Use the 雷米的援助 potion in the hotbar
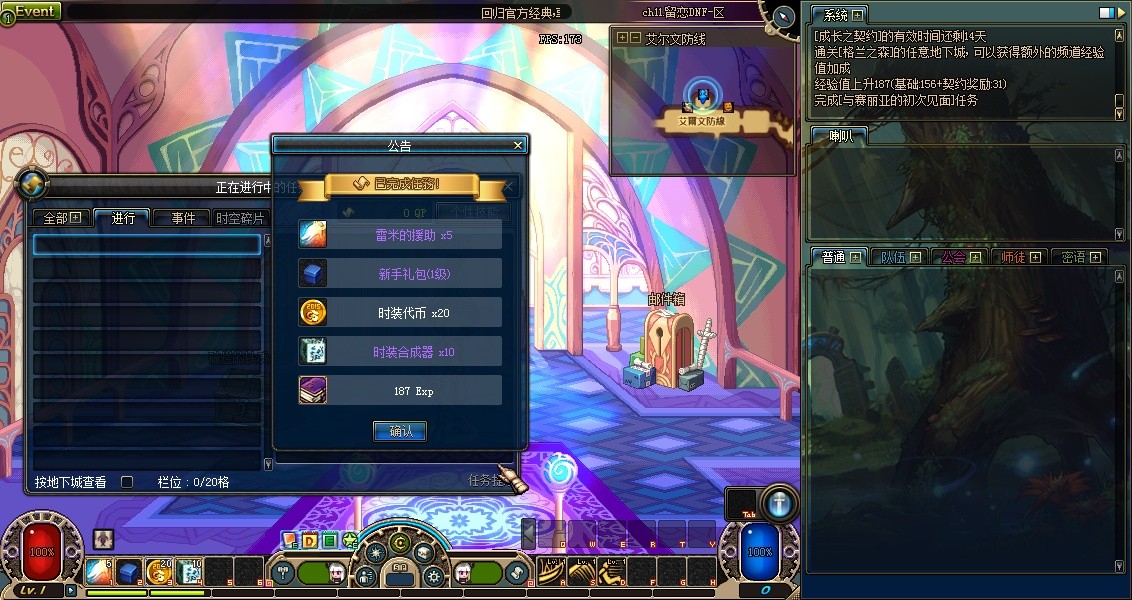The width and height of the screenshot is (1132, 600). [98, 572]
